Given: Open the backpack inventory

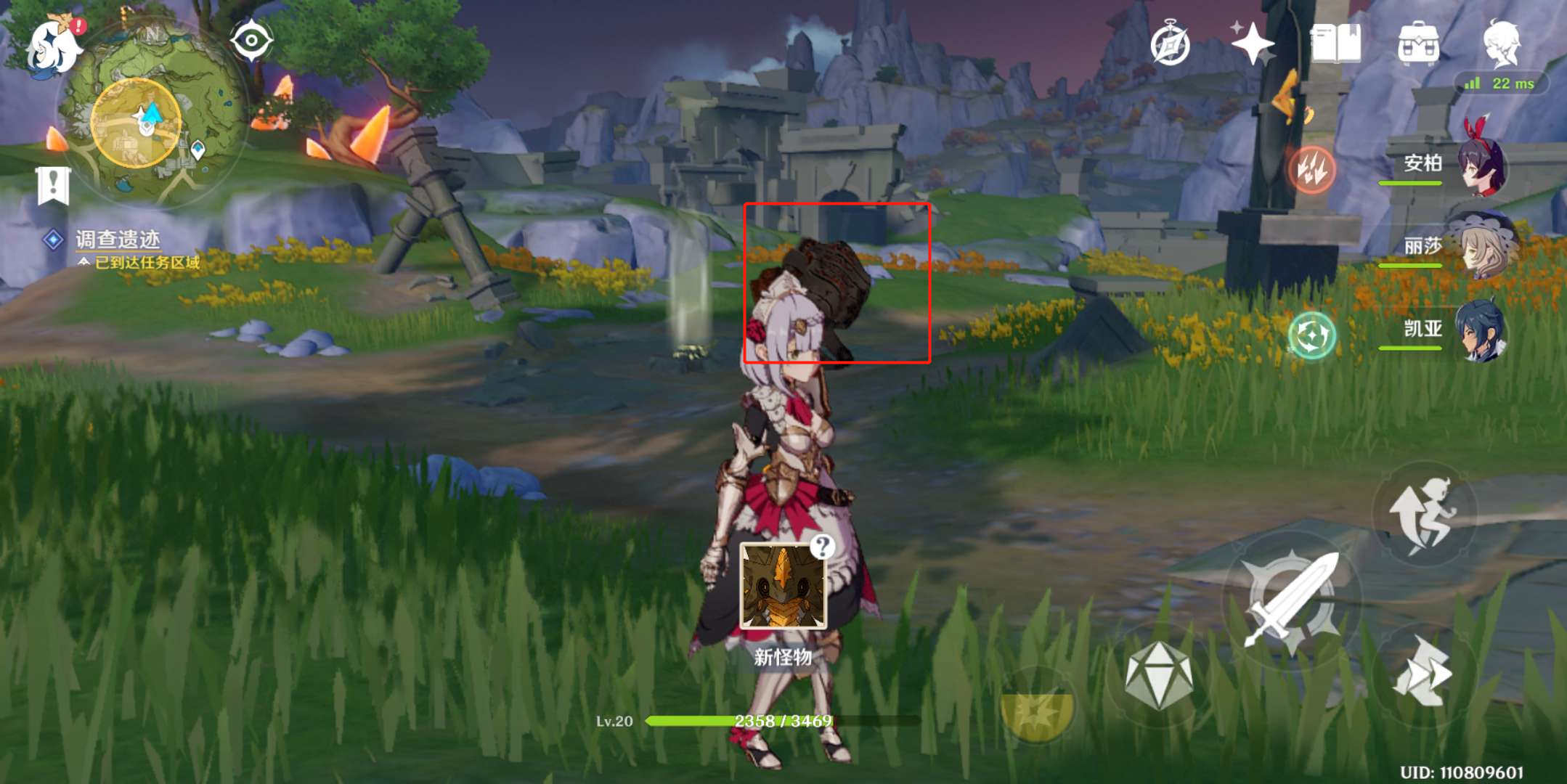Looking at the screenshot, I should pos(1418,44).
